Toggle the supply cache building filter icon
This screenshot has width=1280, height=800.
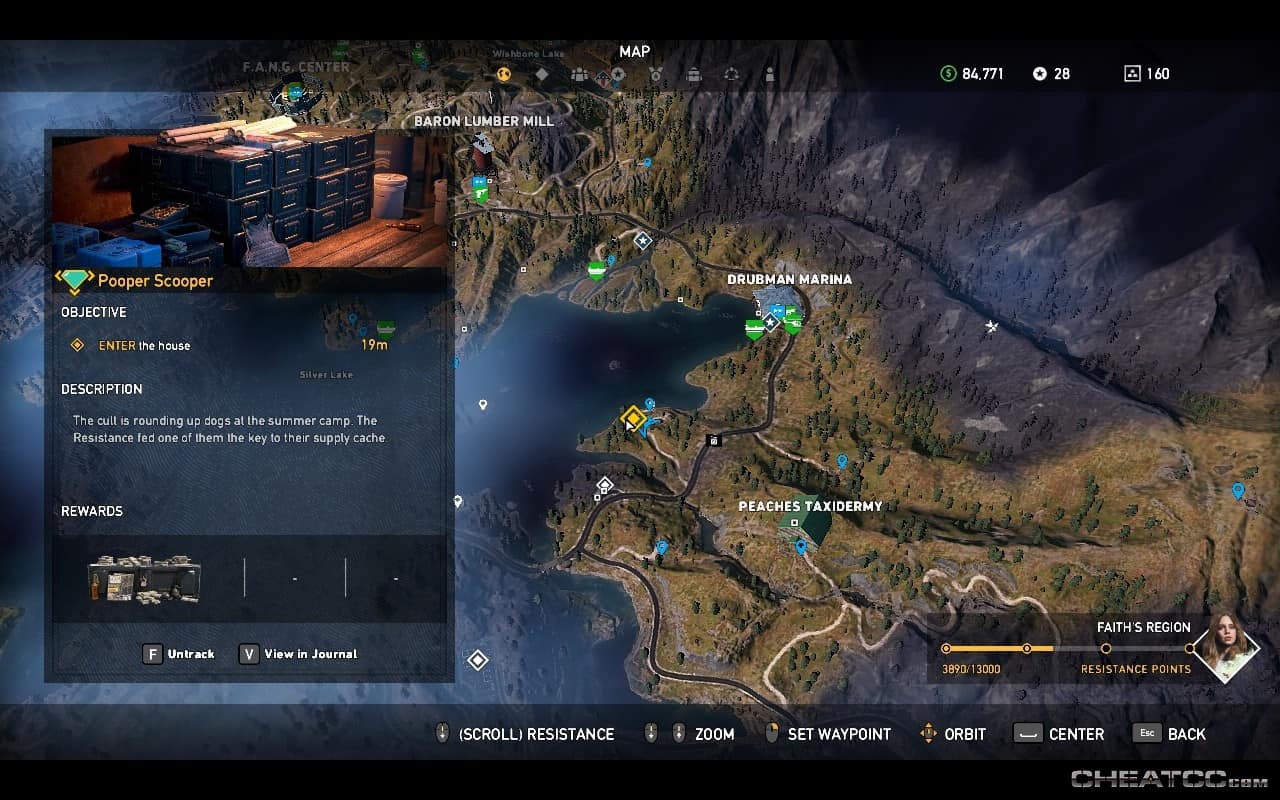tap(693, 73)
